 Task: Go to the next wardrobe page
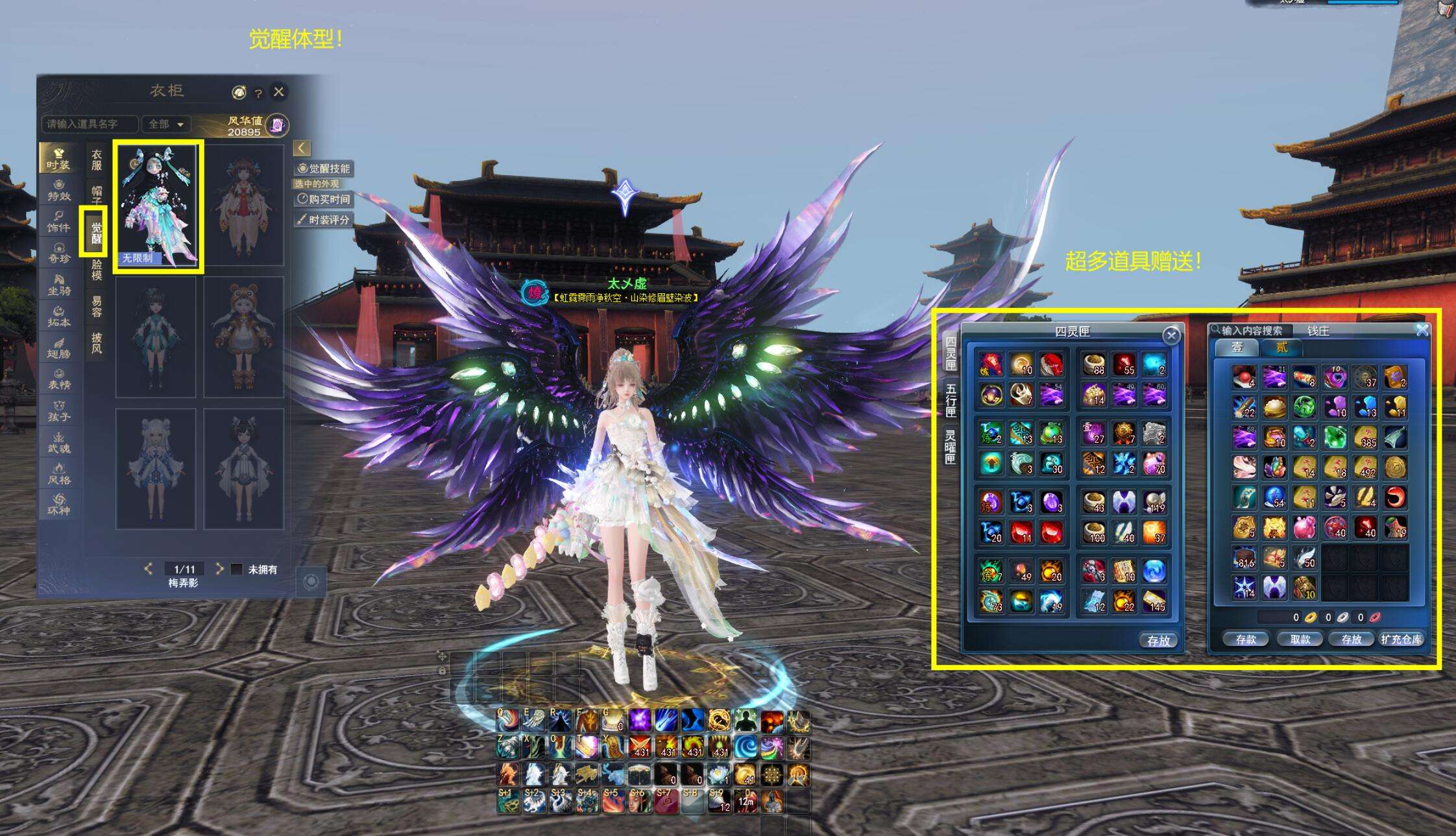219,569
